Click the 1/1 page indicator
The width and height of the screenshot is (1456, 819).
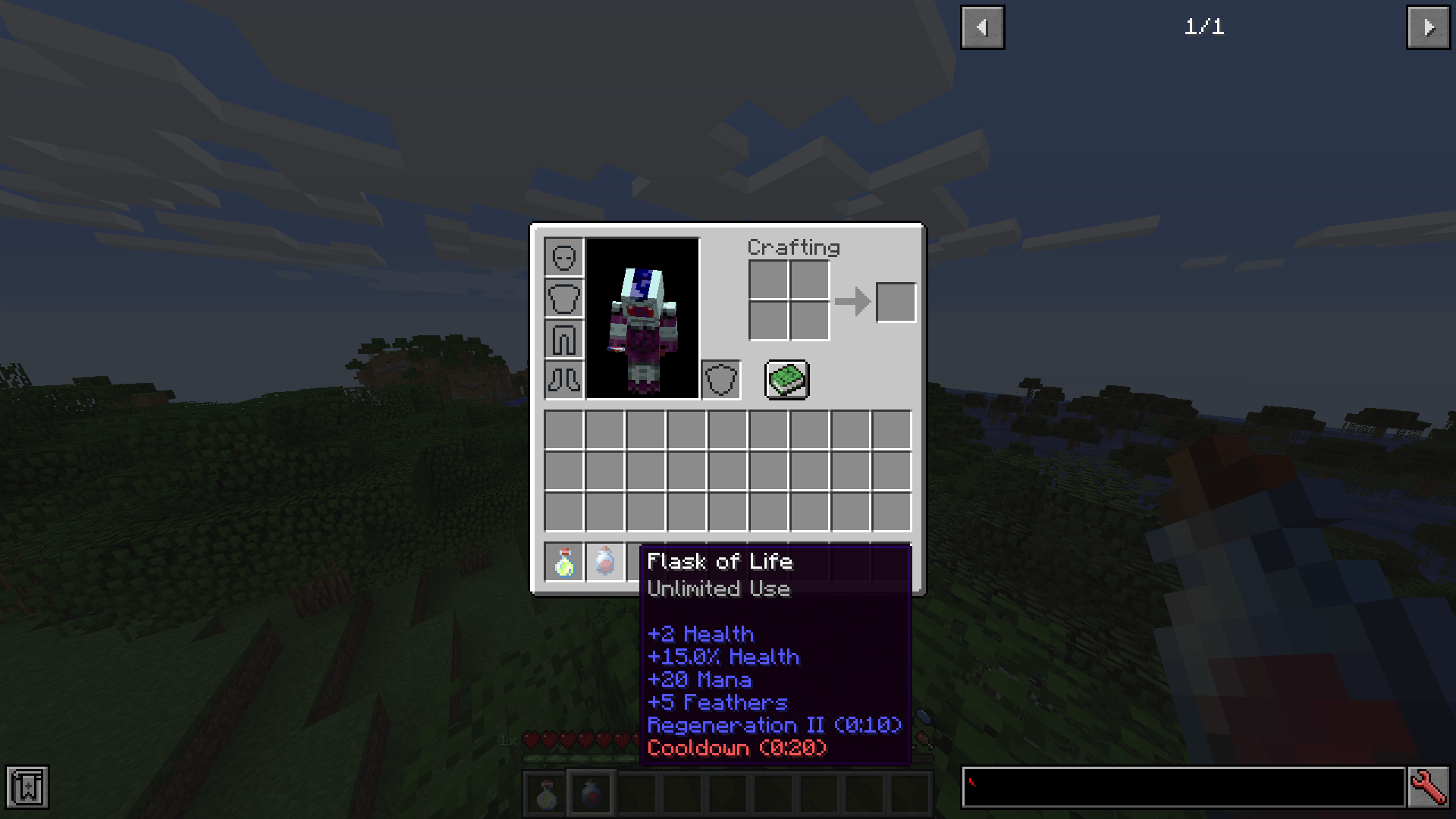[x=1205, y=27]
